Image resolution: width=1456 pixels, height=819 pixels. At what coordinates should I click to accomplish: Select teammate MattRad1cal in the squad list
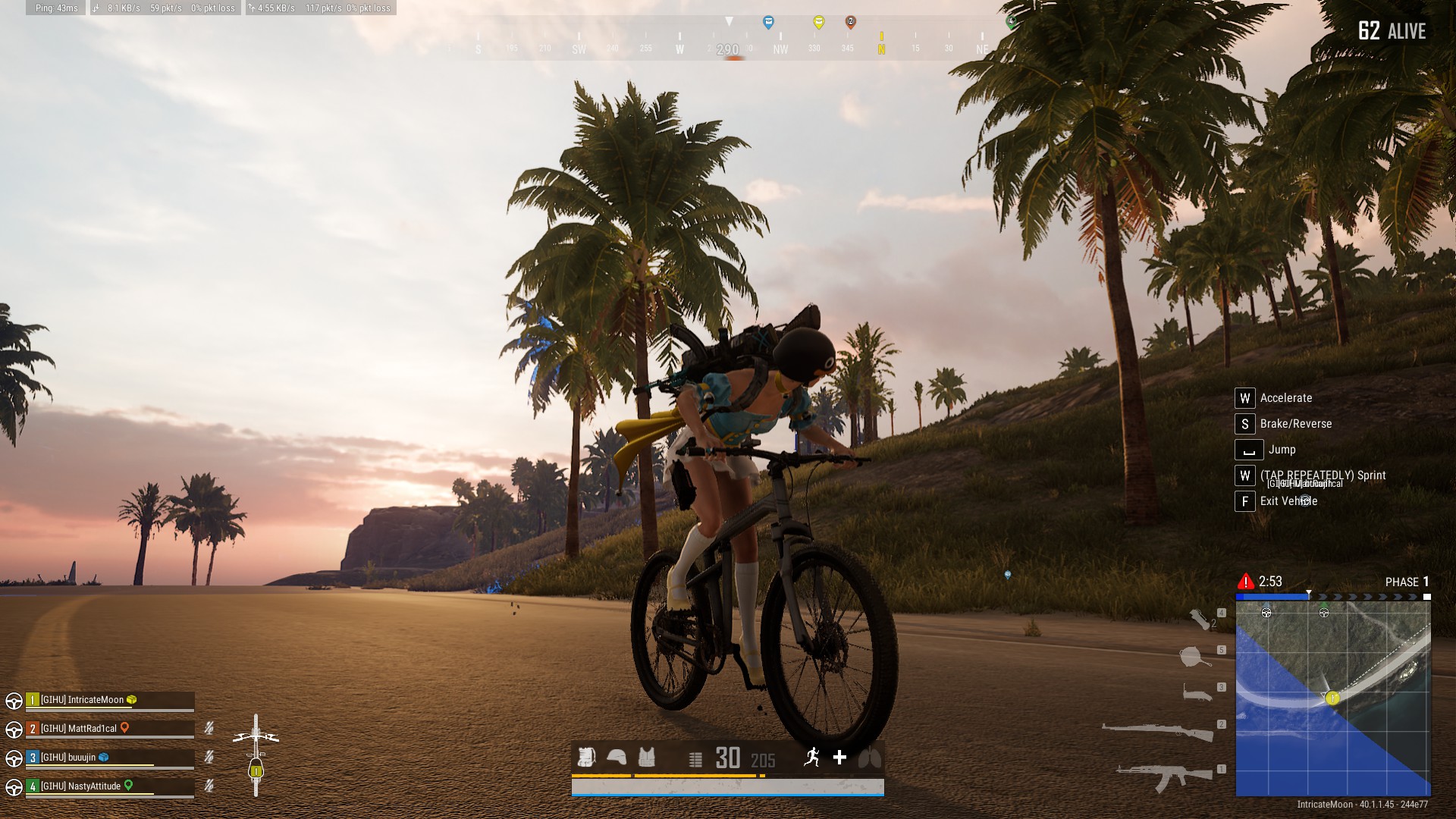79,729
